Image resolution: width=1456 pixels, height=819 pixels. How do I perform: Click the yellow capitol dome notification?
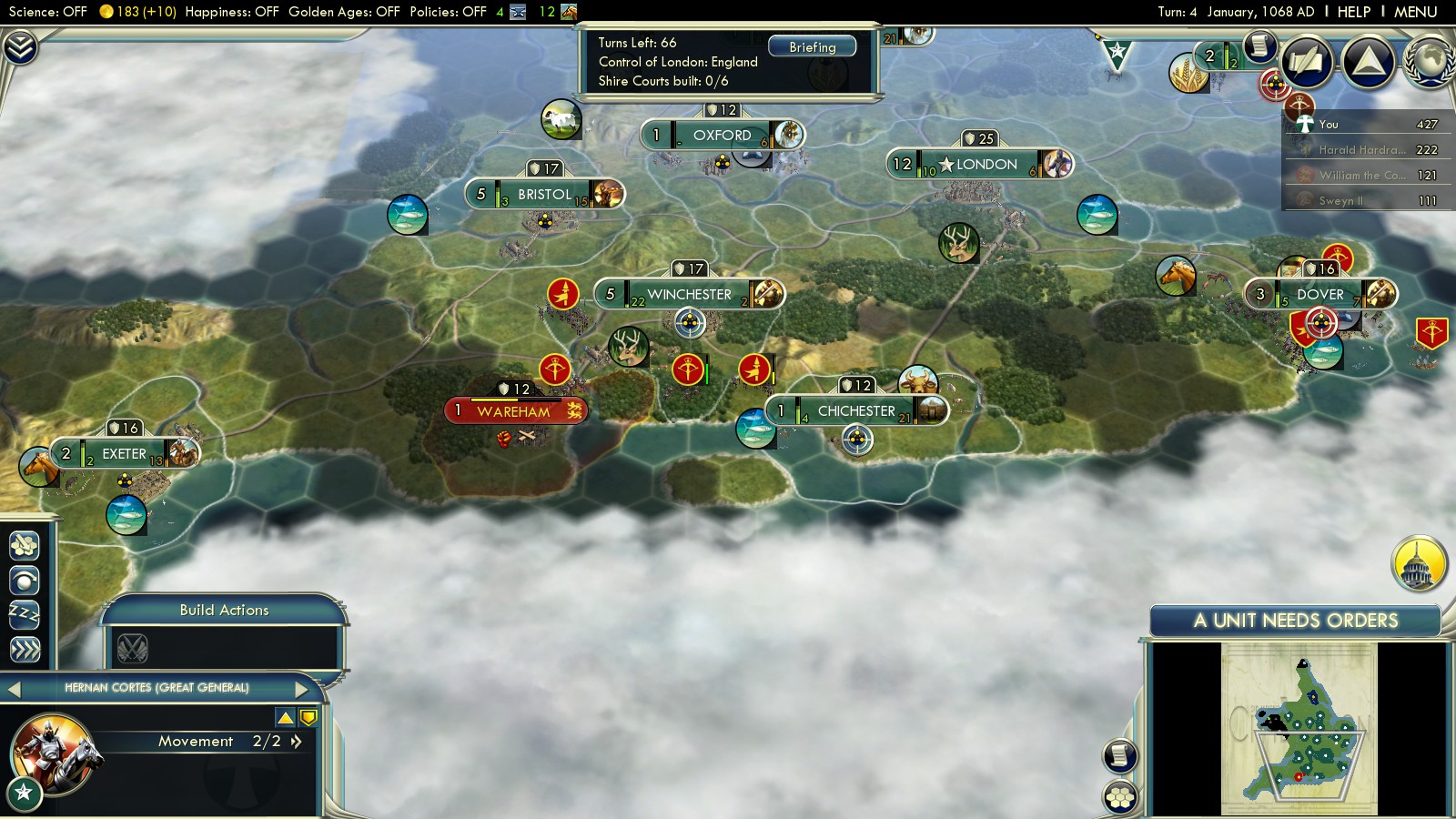point(1419,564)
